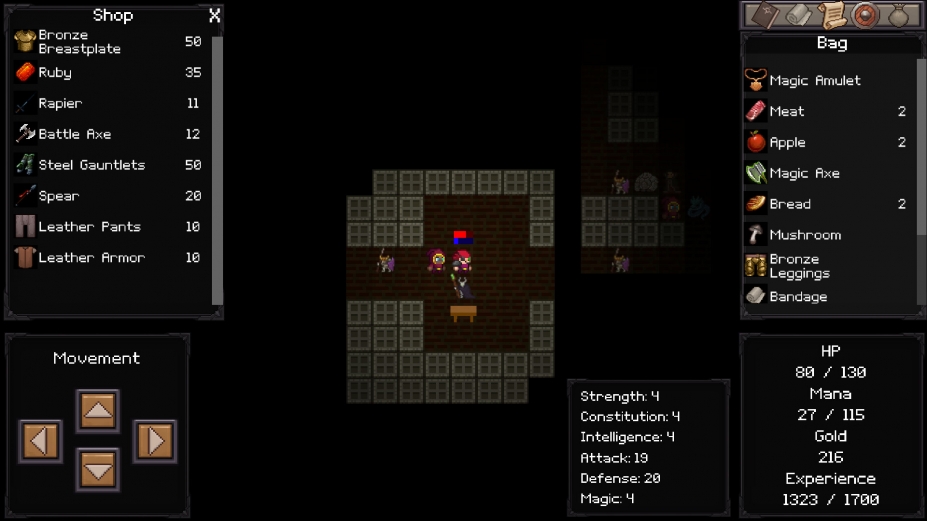Click the left arrow movement button

40,441
